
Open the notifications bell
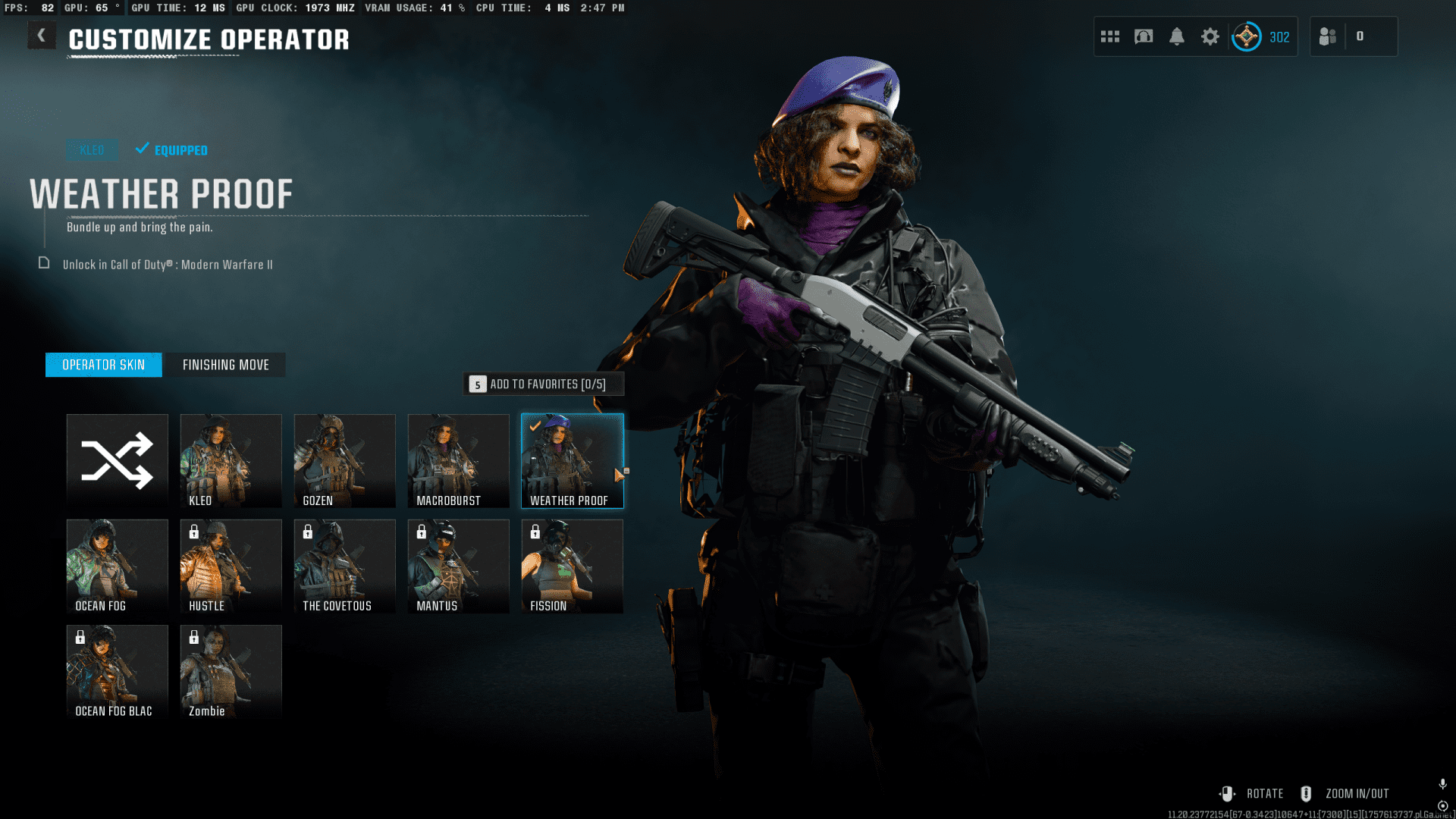[x=1177, y=36]
